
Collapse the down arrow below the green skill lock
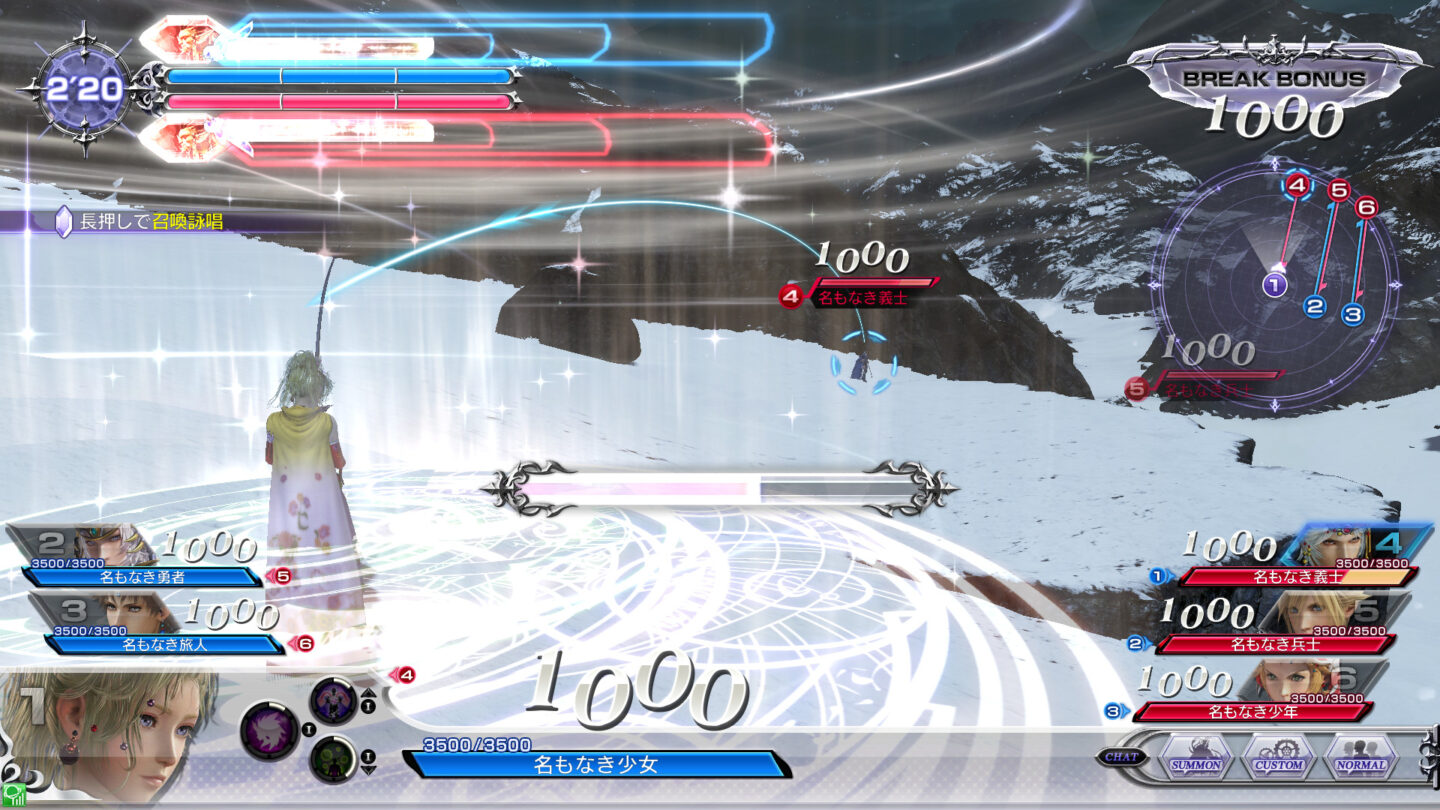coord(369,768)
